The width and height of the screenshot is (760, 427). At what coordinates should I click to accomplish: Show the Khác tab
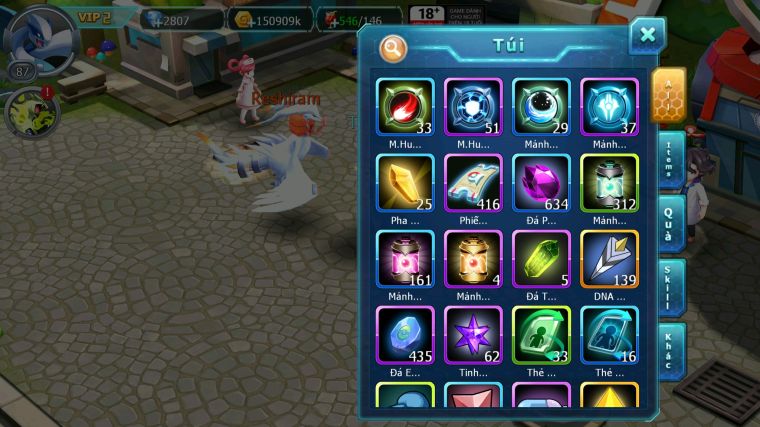pos(670,350)
